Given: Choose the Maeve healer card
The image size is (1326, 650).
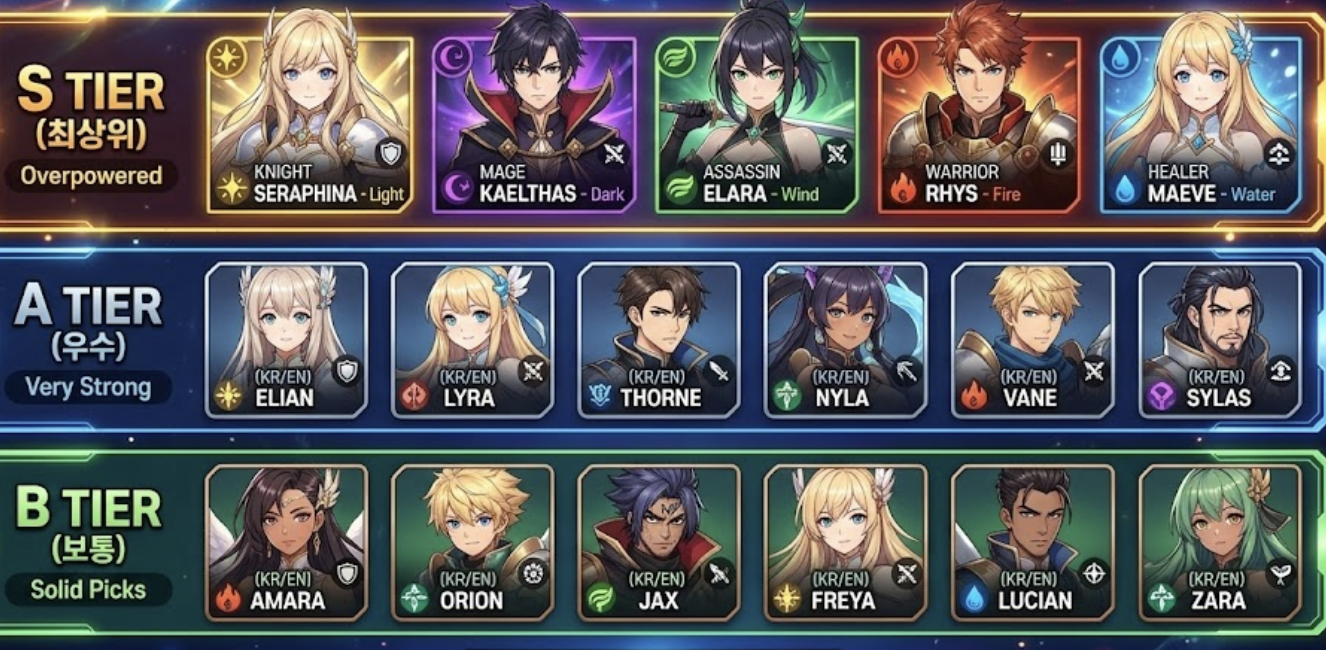Looking at the screenshot, I should 1201,125.
